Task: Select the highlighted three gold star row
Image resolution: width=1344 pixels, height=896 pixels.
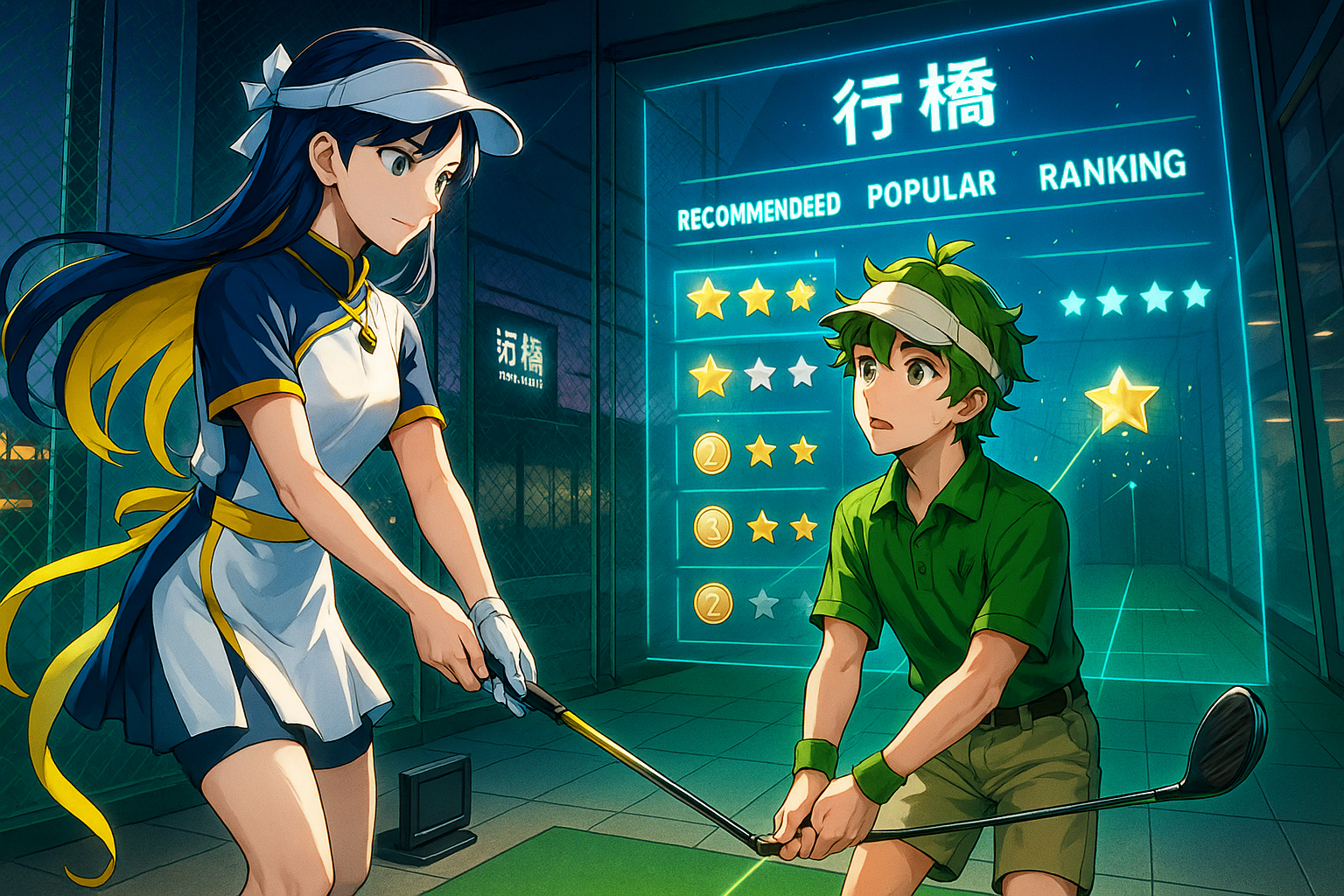Action: pyautogui.click(x=753, y=298)
